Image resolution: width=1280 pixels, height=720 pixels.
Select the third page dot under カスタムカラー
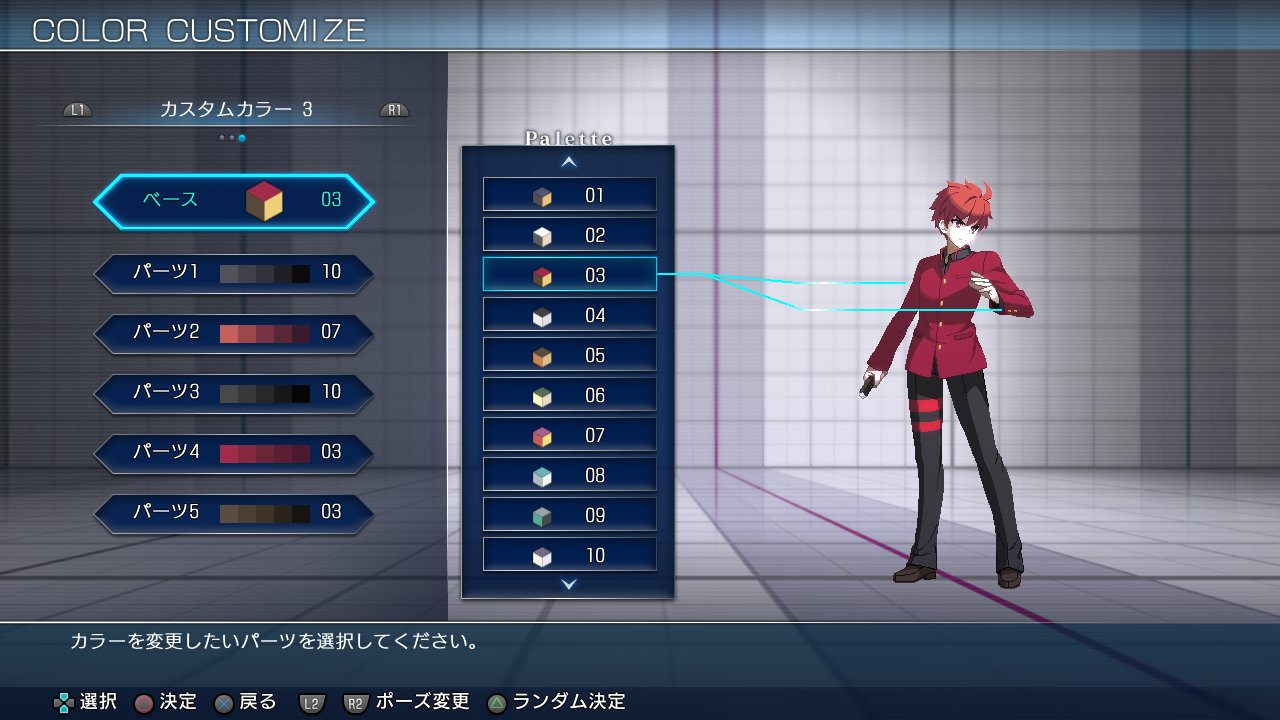click(241, 138)
